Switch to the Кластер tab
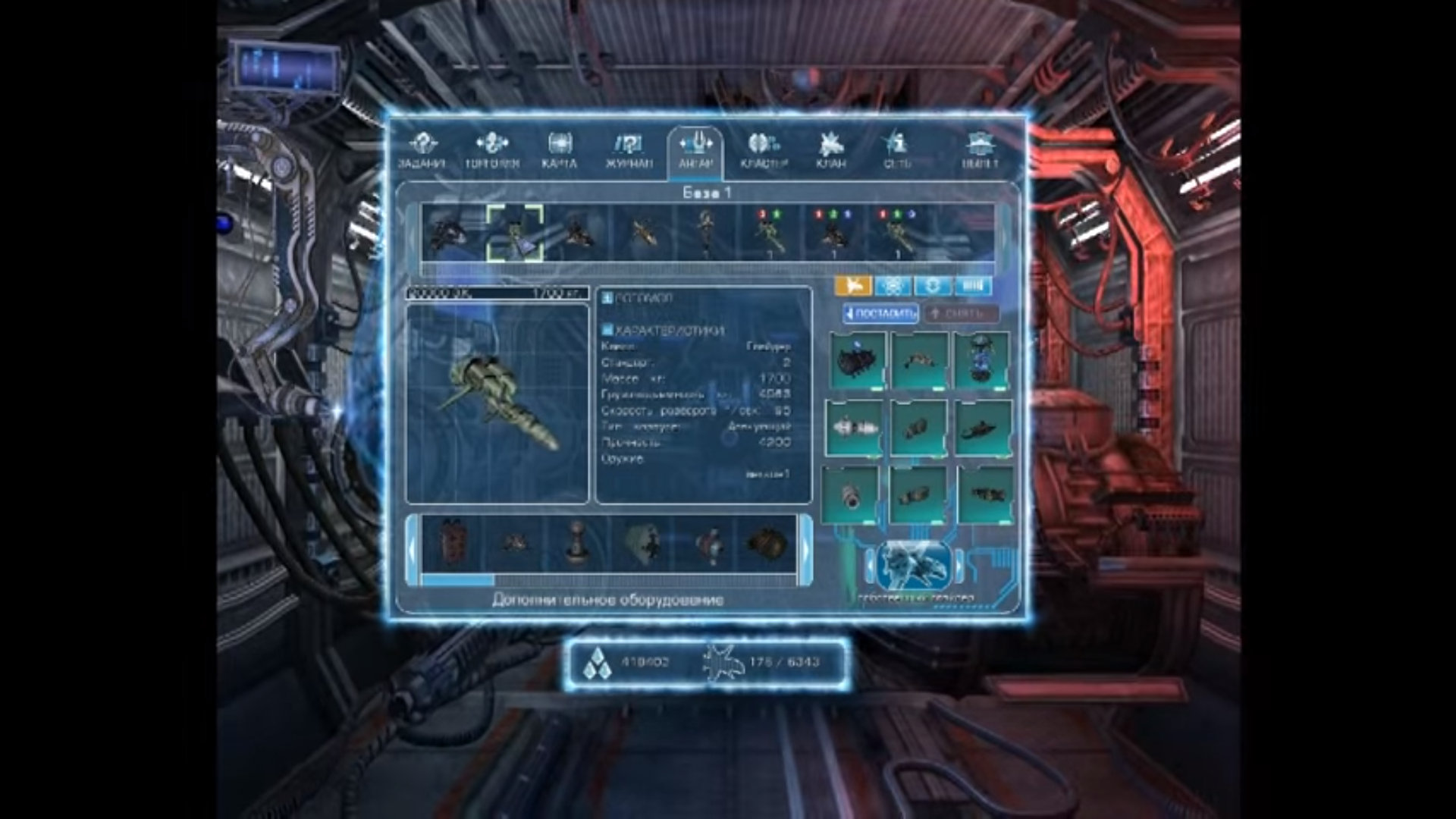 [x=764, y=150]
